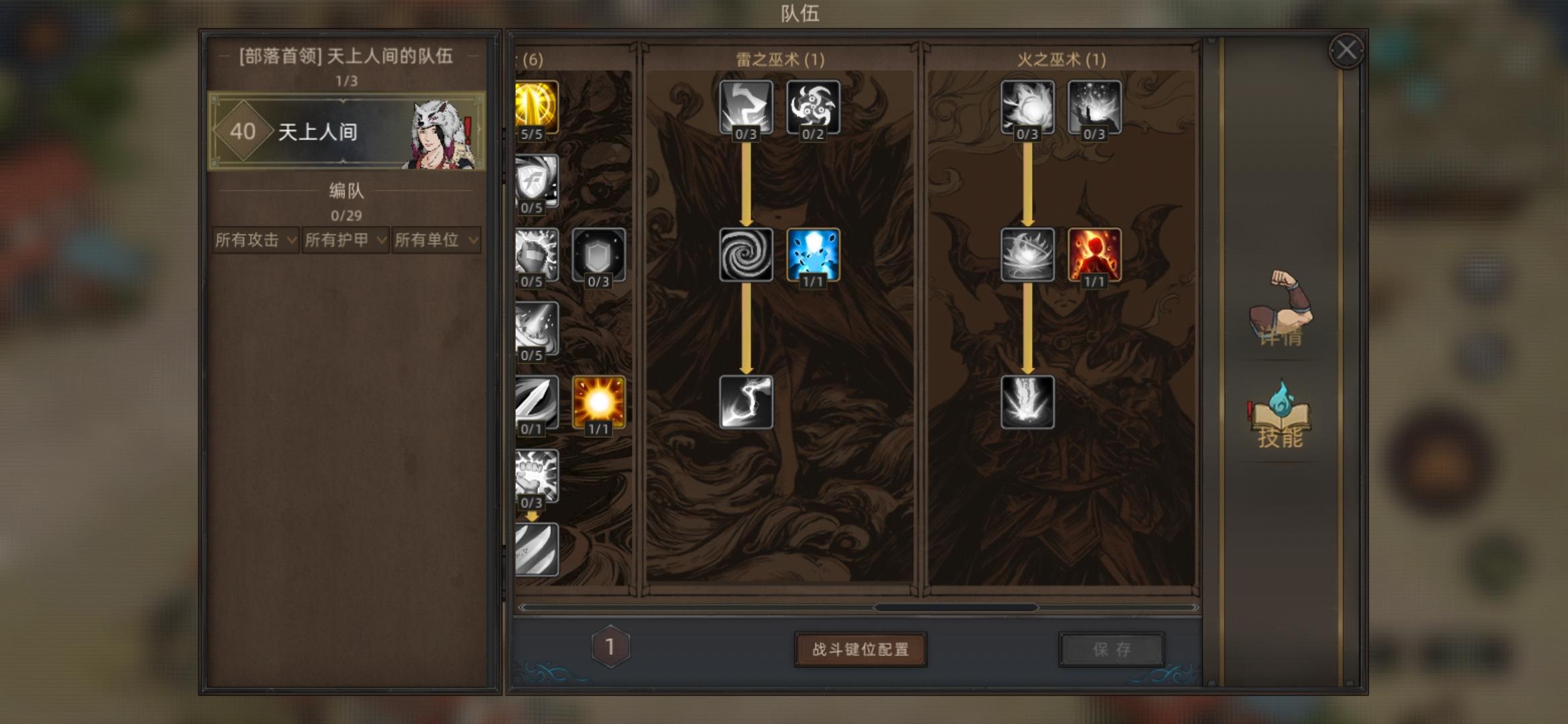
Task: Open the 所有单位 filter dropdown
Action: click(x=436, y=241)
